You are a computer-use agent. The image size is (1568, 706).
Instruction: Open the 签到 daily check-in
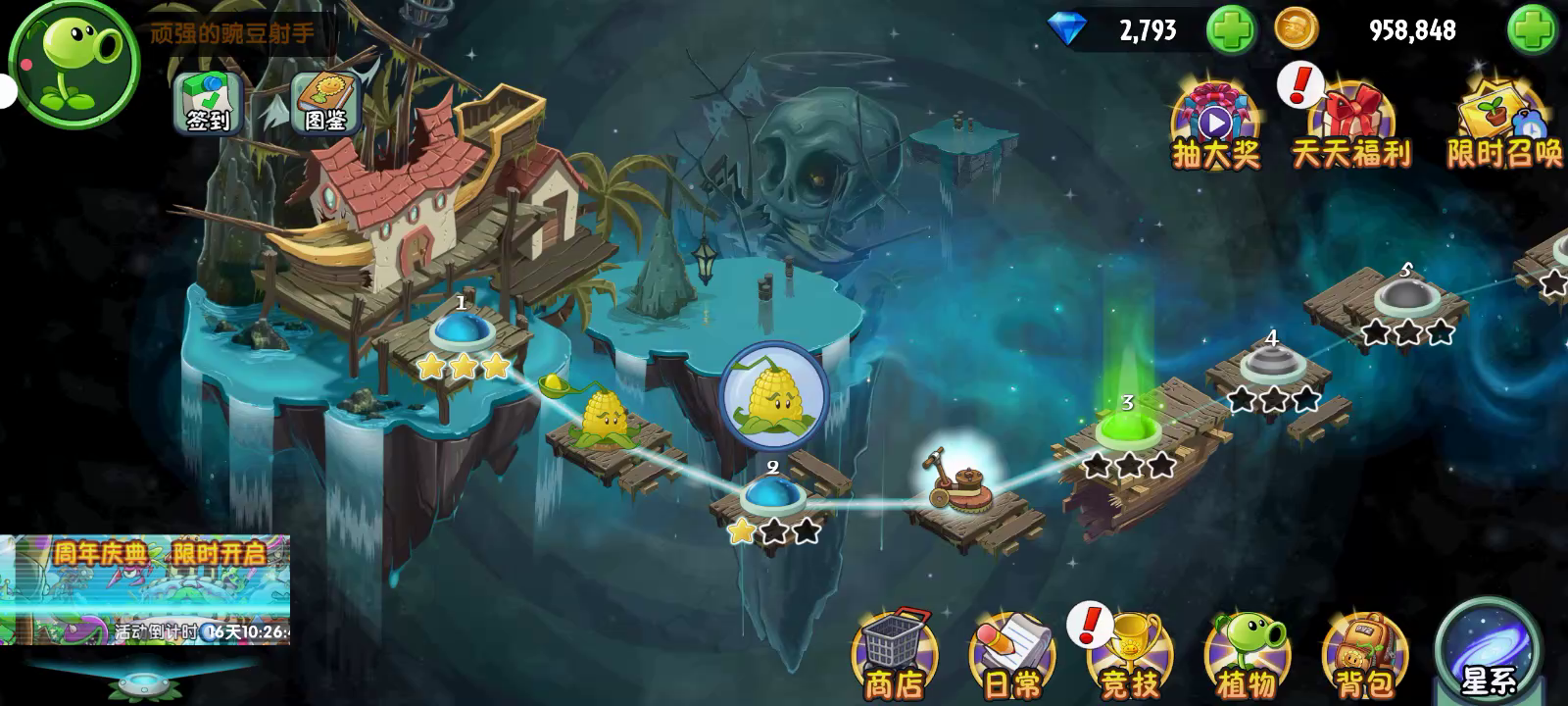[x=207, y=102]
